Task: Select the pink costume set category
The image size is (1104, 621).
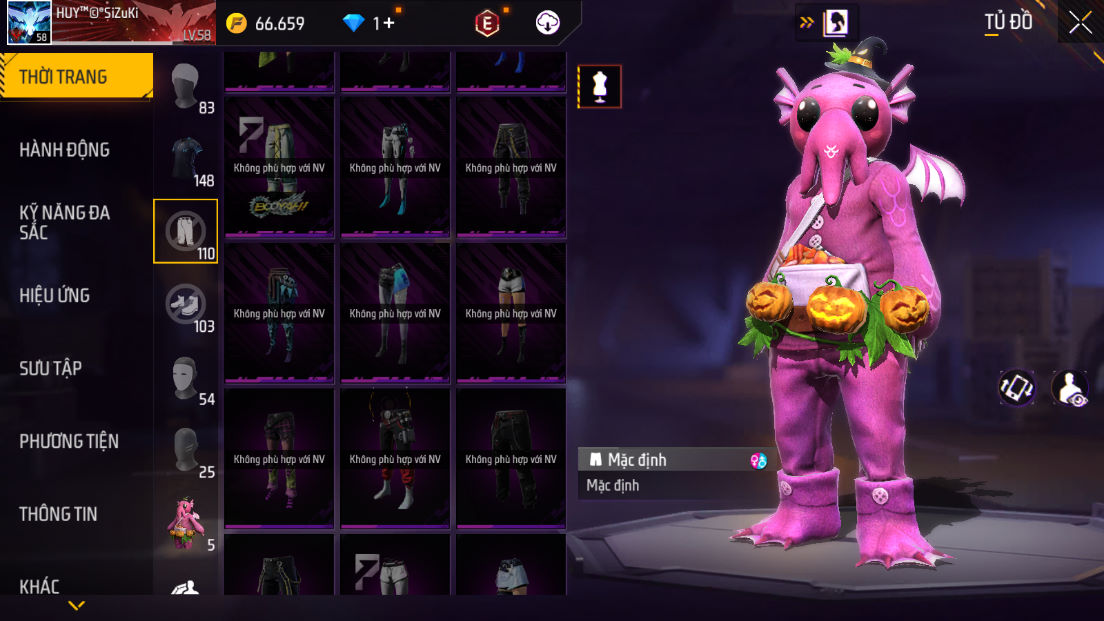Action: [x=186, y=522]
